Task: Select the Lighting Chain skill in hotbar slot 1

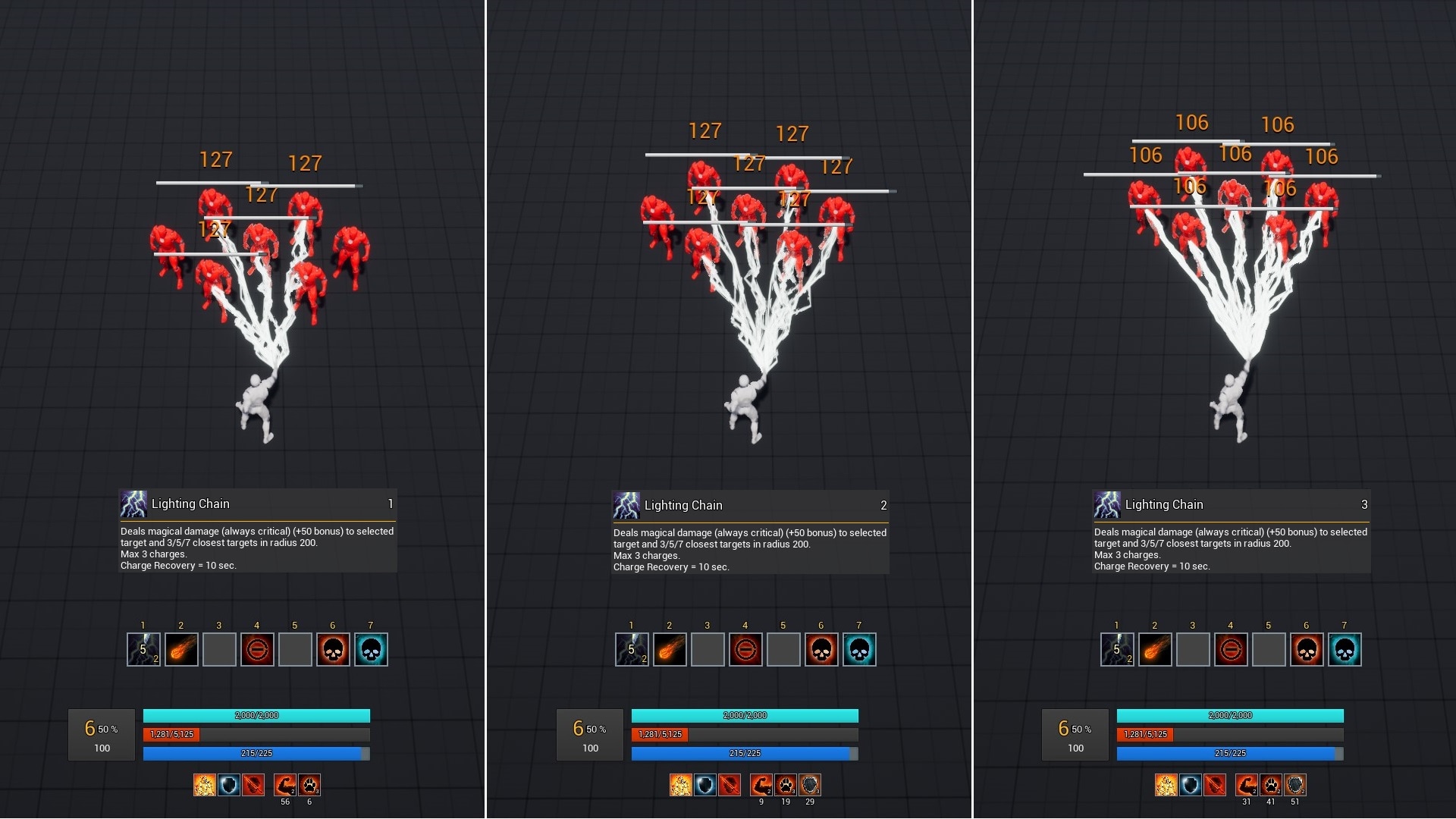Action: pos(143,649)
